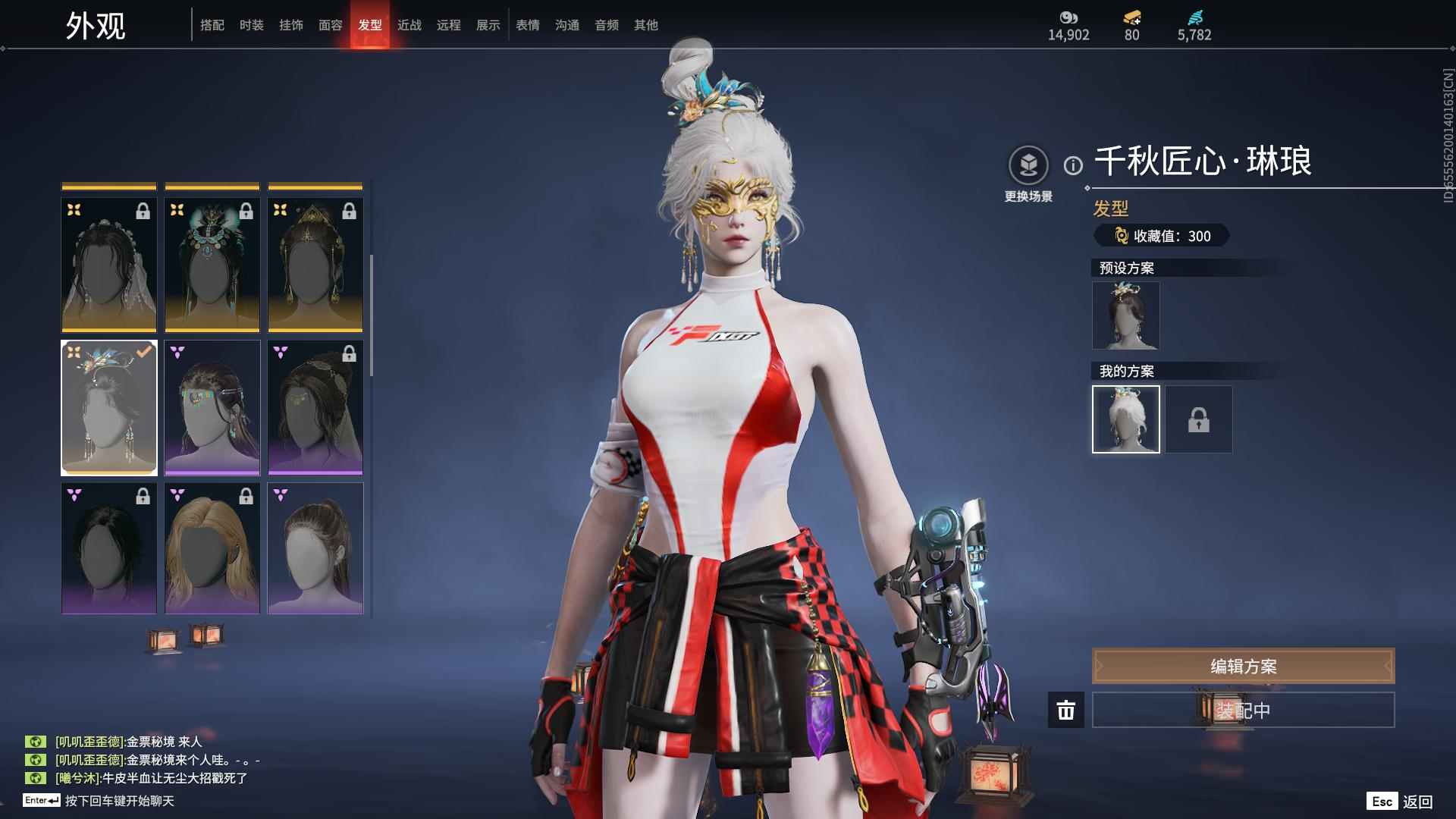1456x819 pixels.
Task: Open the 时装 outfit tab
Action: pyautogui.click(x=252, y=25)
